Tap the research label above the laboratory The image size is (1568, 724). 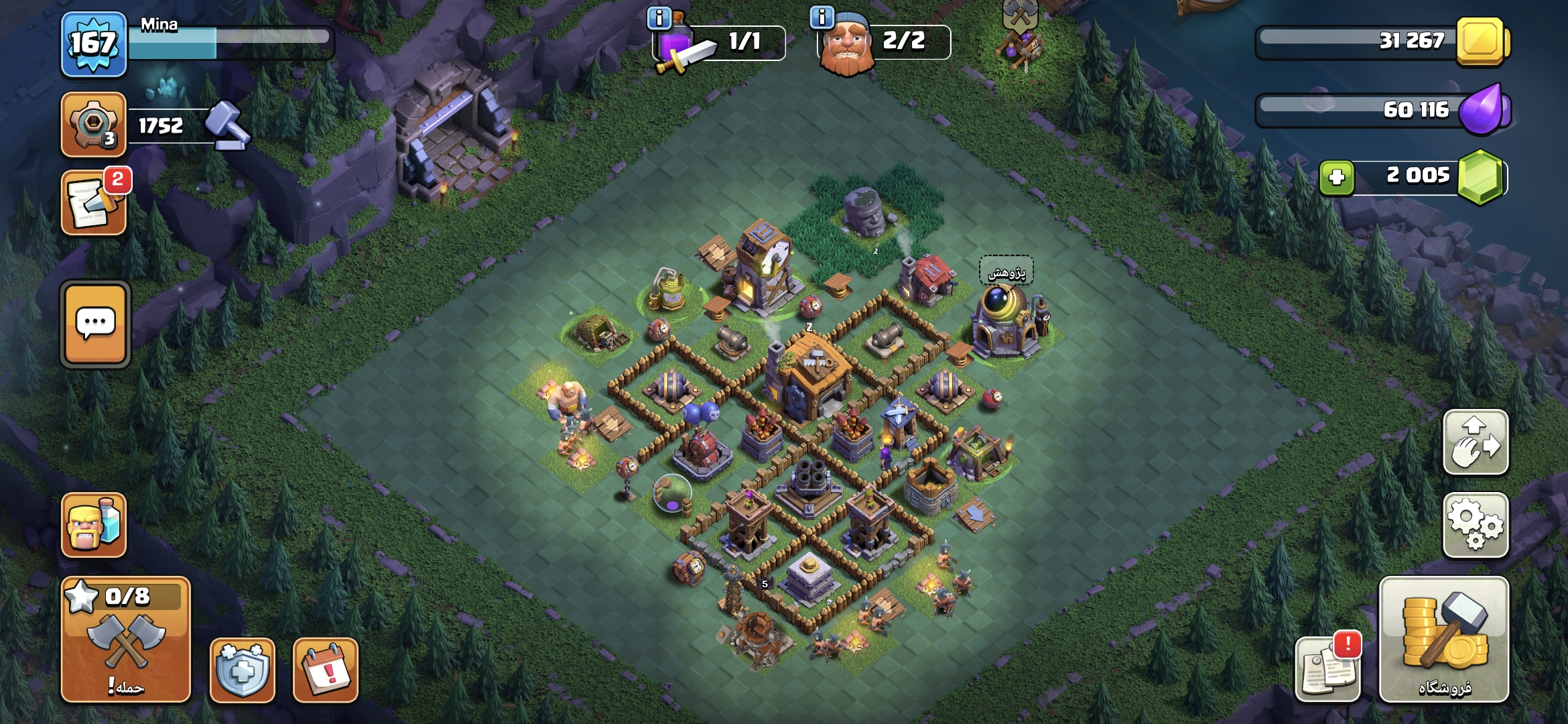pyautogui.click(x=1006, y=272)
